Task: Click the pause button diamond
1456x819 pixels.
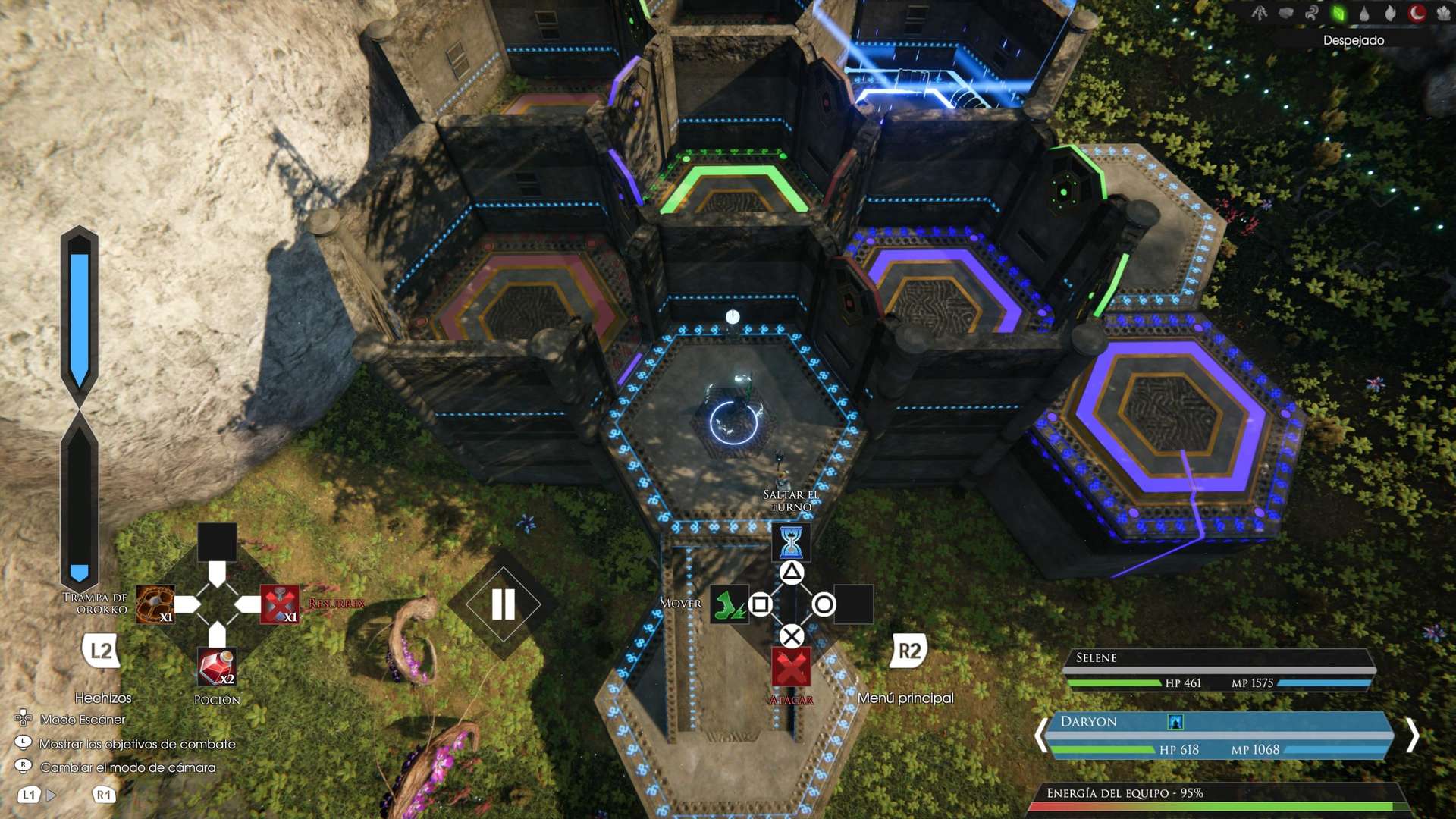Action: click(x=503, y=604)
